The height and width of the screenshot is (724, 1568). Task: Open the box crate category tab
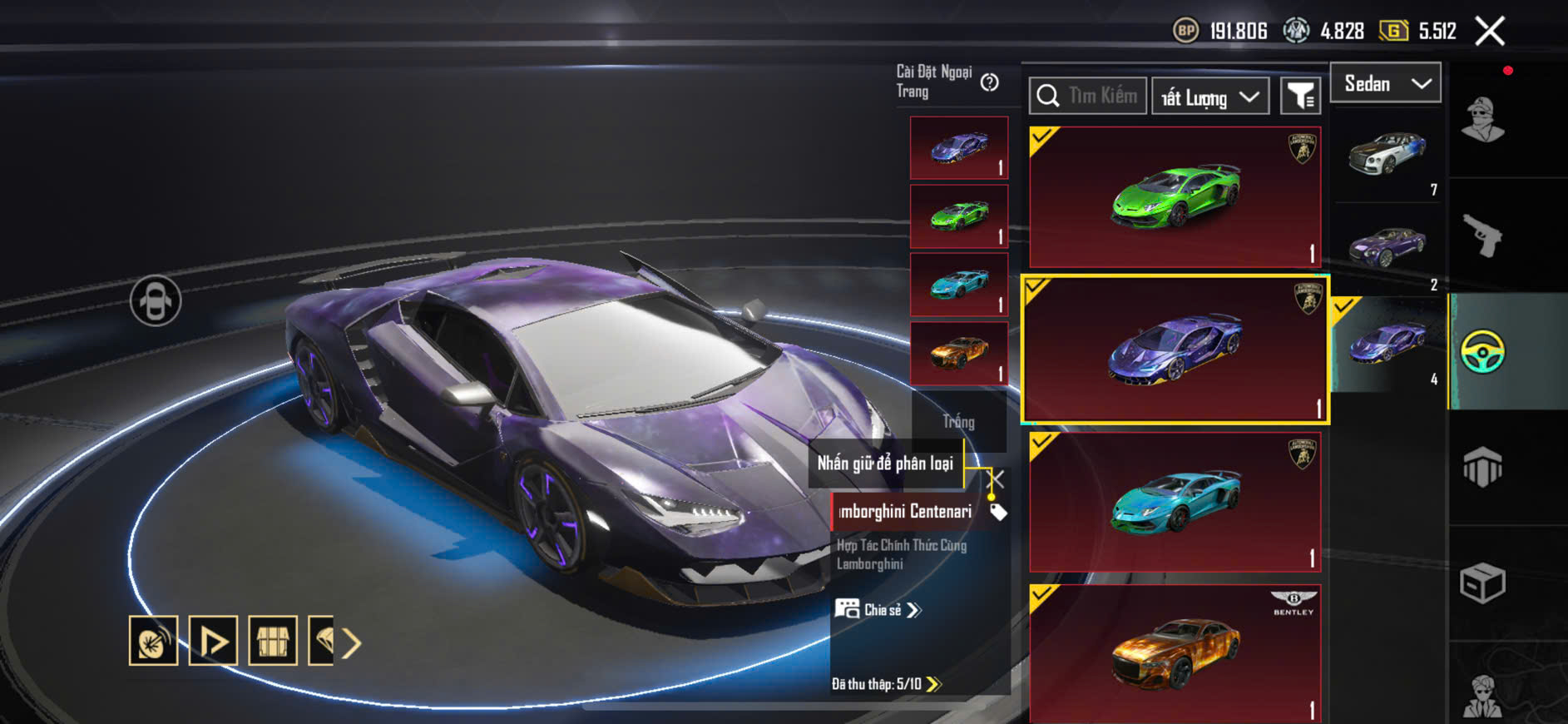1482,583
